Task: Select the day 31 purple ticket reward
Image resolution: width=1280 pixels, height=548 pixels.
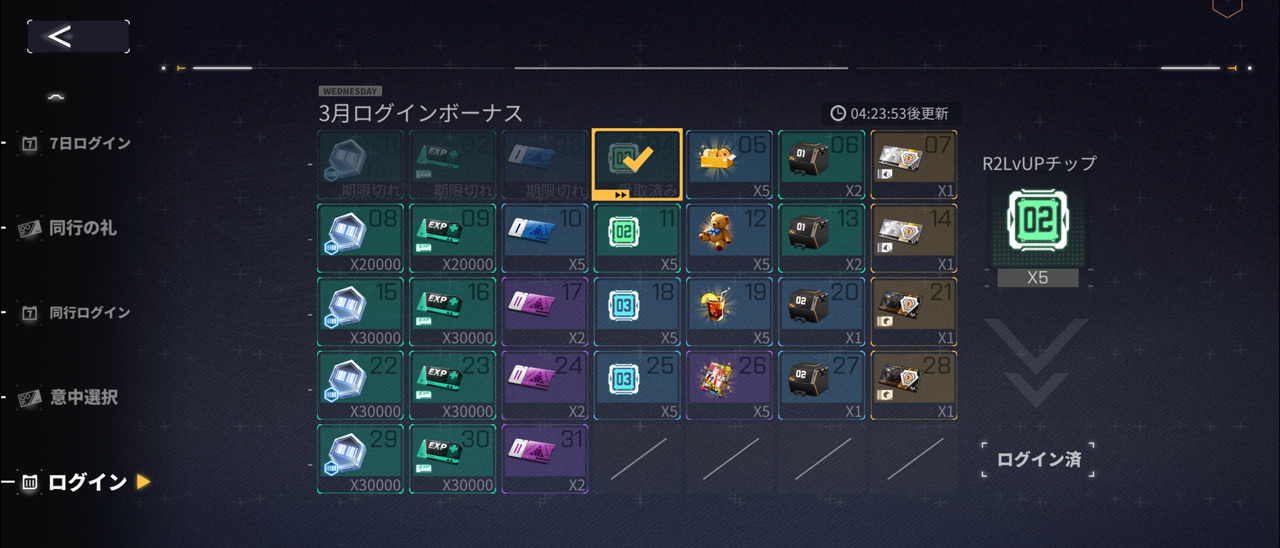Action: tap(545, 459)
